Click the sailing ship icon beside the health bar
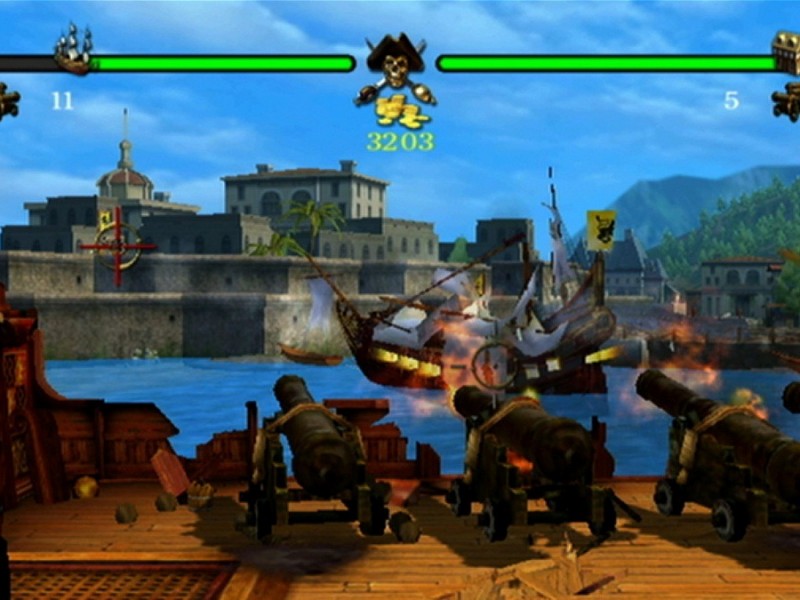This screenshot has width=800, height=600. click(73, 48)
